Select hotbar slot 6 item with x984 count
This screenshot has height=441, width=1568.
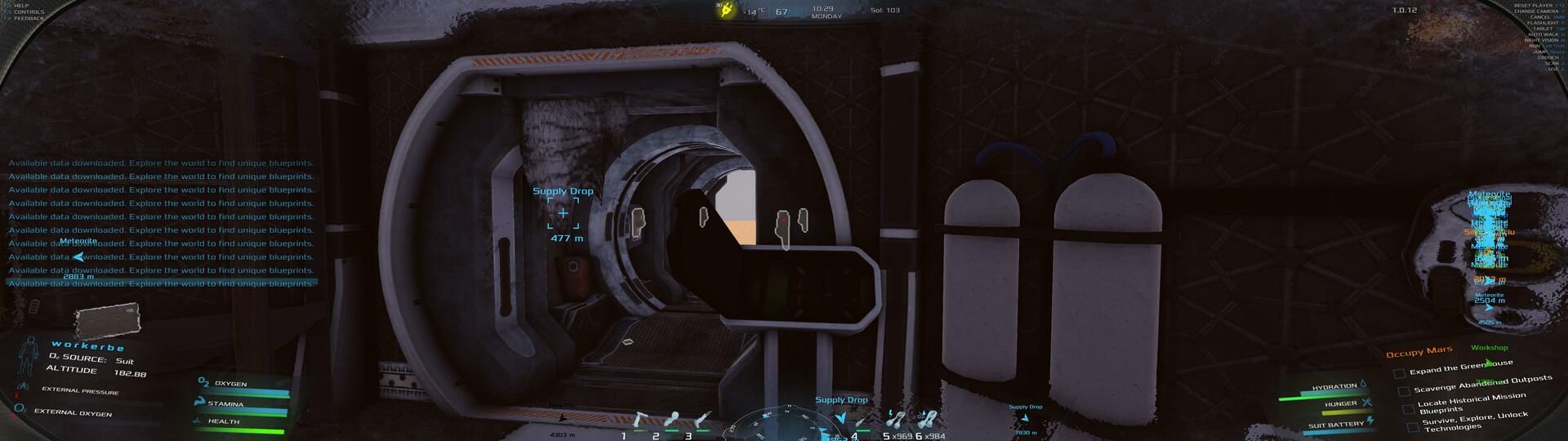pyautogui.click(x=927, y=420)
